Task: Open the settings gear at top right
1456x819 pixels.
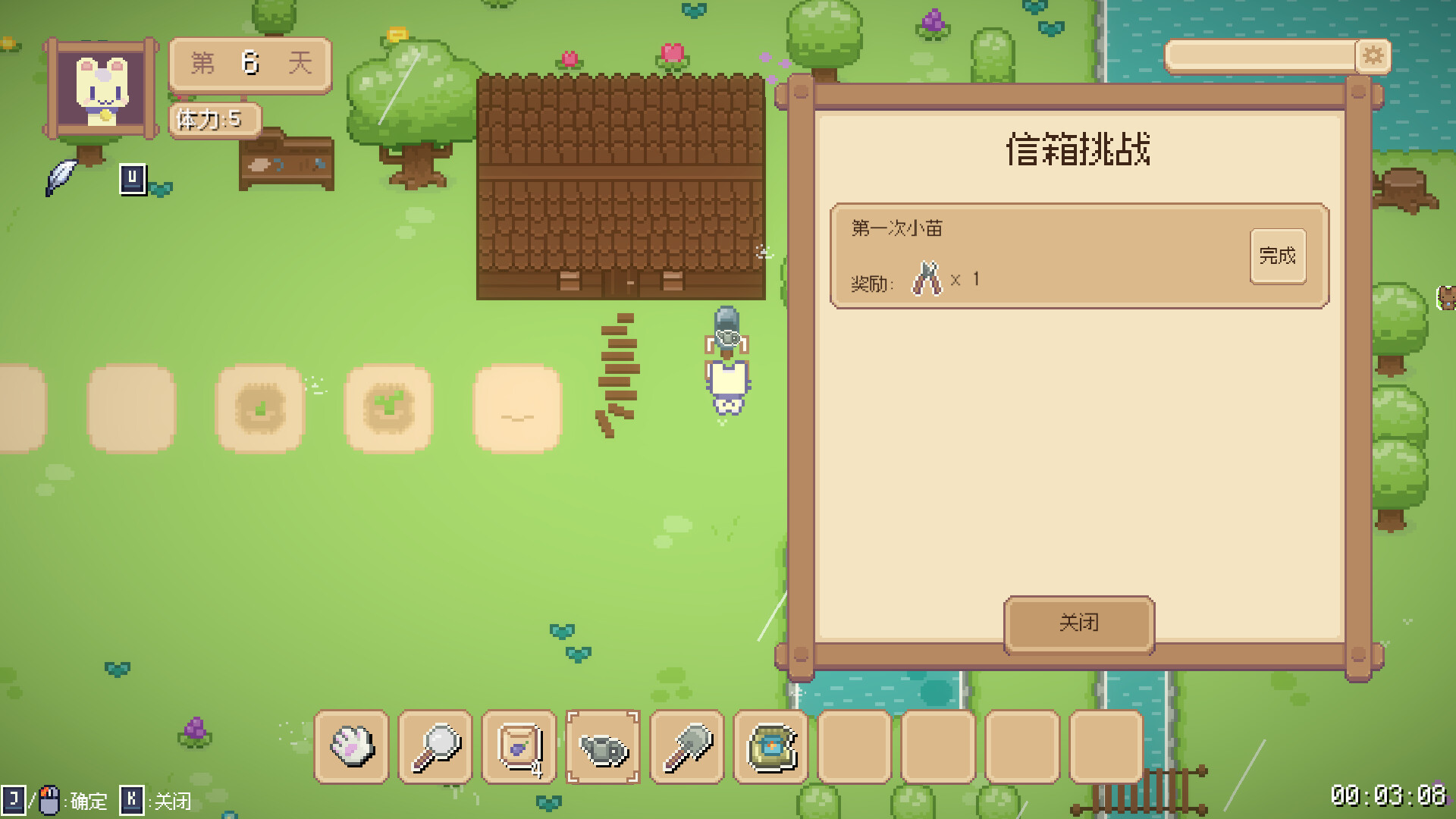Action: click(x=1373, y=55)
